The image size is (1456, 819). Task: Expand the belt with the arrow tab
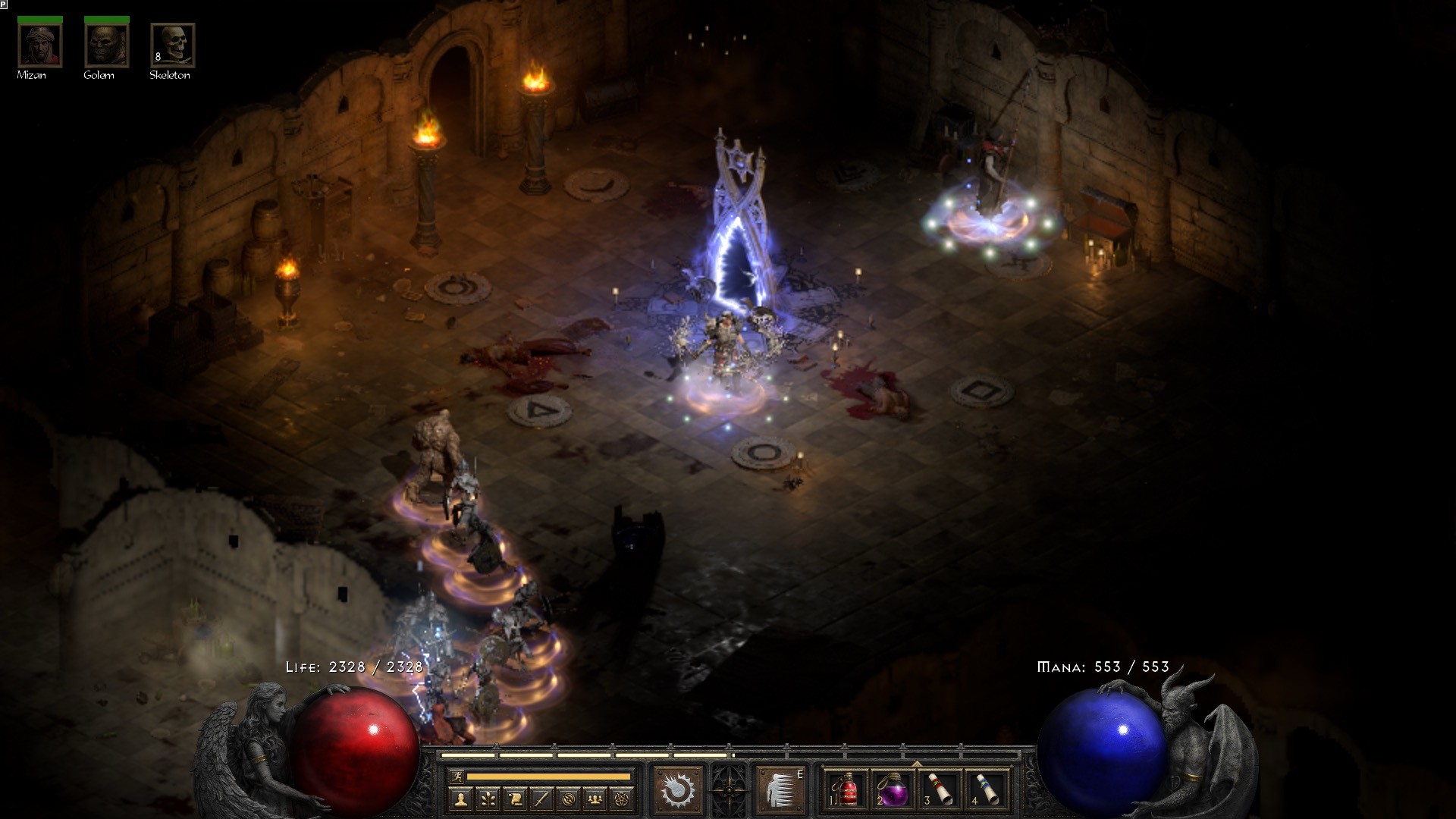pos(917,764)
